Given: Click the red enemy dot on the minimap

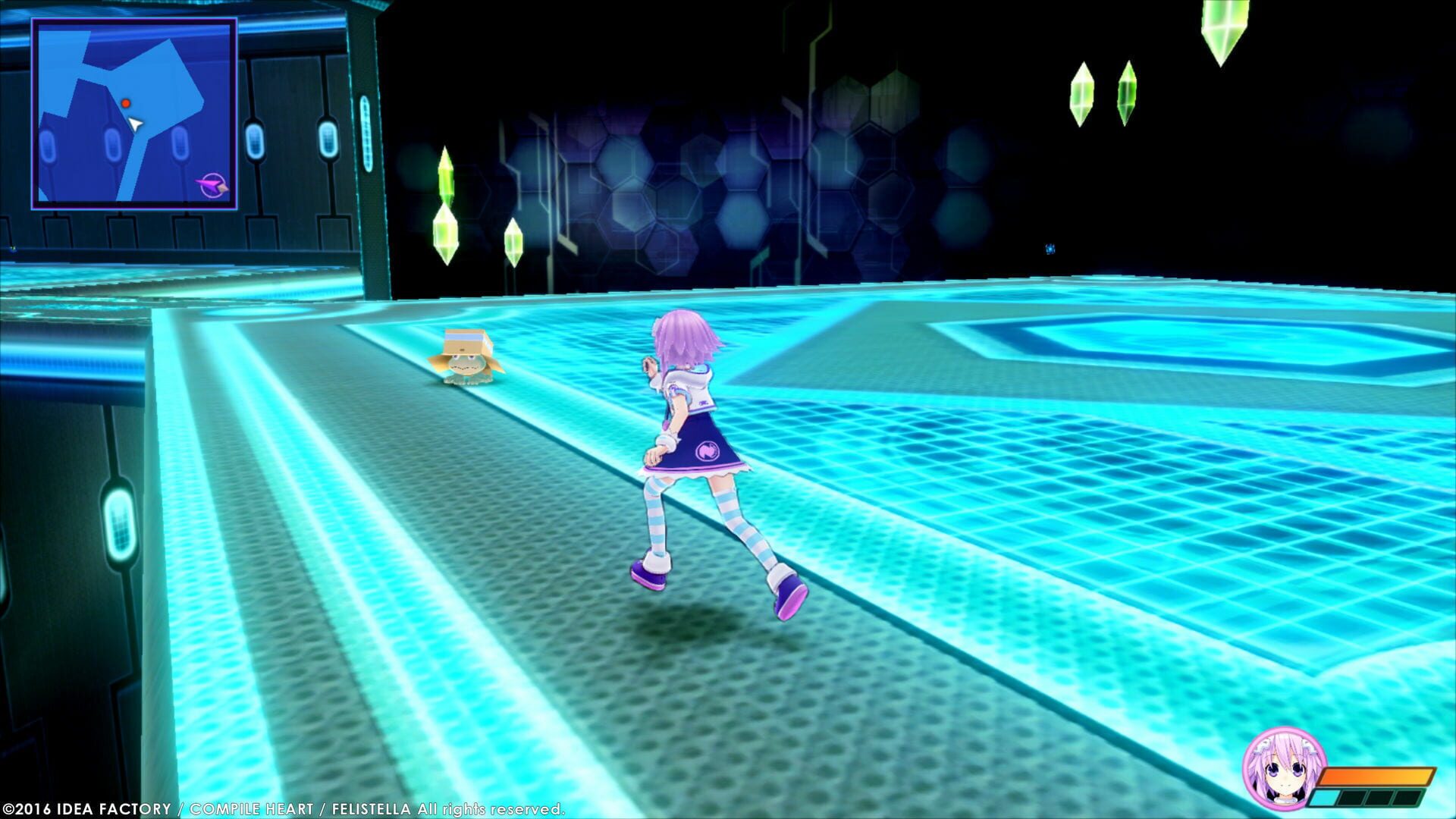Looking at the screenshot, I should coord(126,103).
